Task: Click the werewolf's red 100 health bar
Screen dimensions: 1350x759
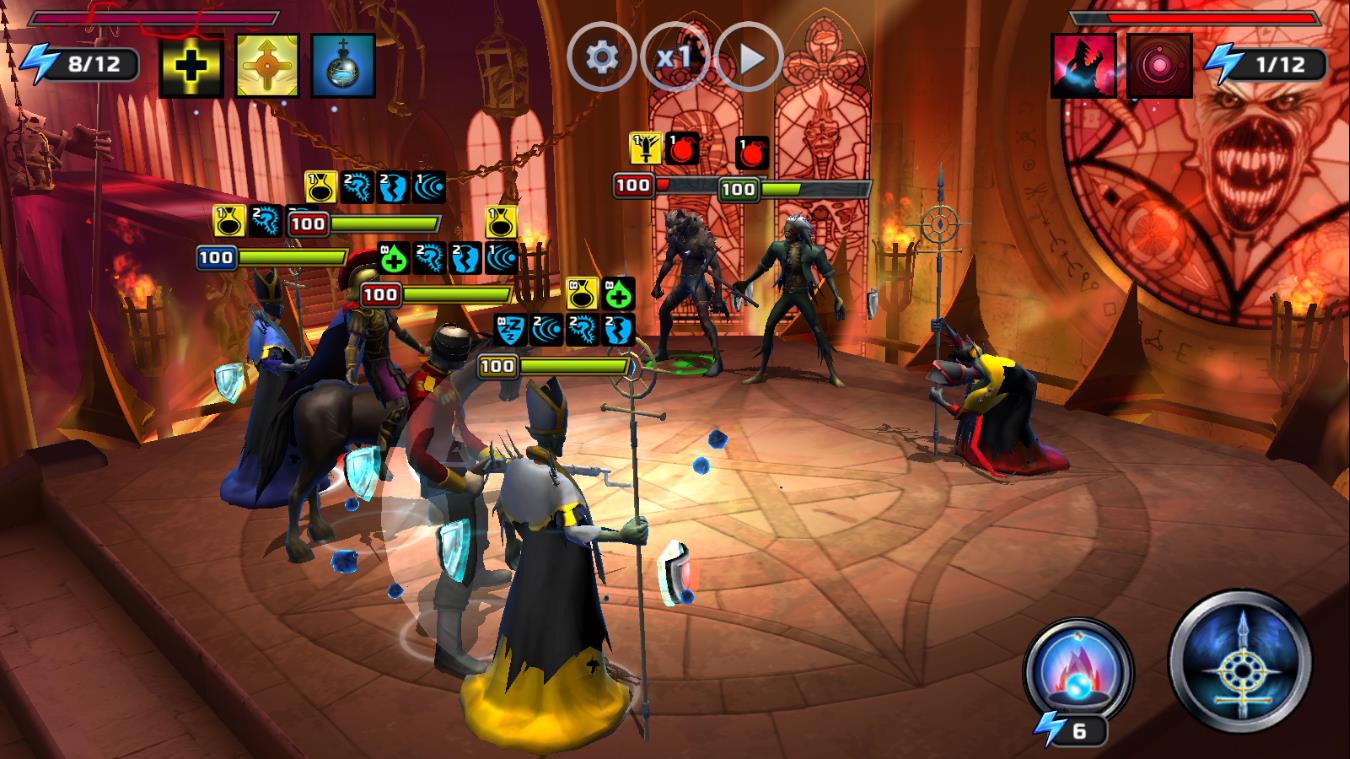Action: click(652, 183)
